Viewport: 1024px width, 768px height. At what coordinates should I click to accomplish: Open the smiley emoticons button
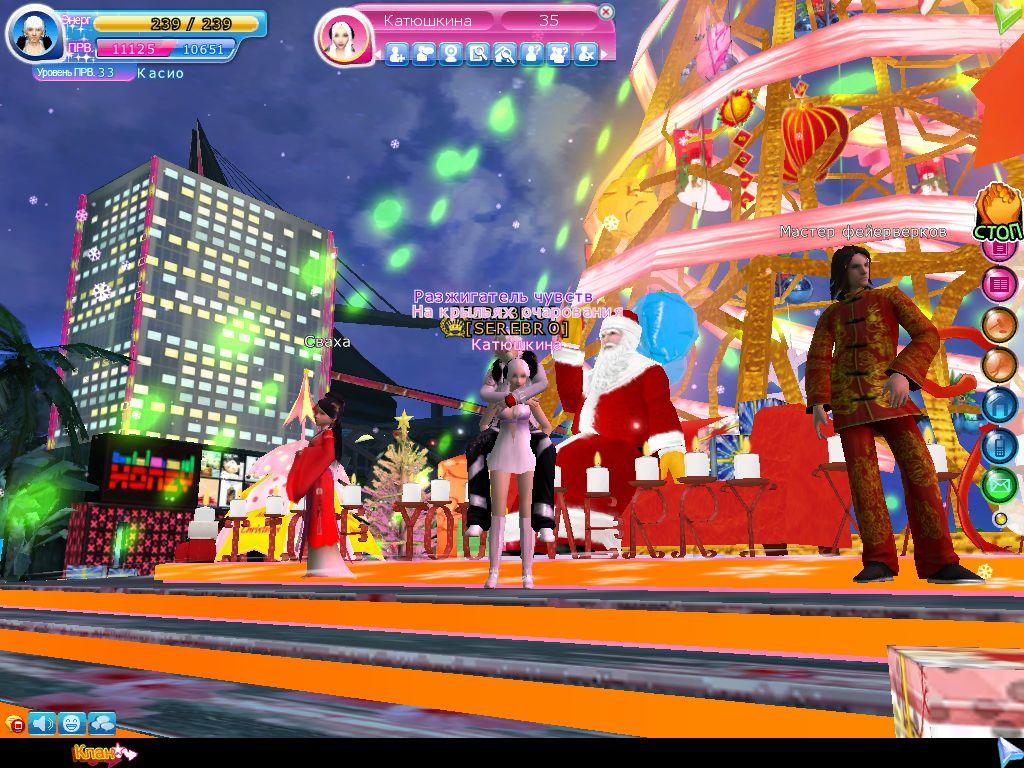coord(72,722)
